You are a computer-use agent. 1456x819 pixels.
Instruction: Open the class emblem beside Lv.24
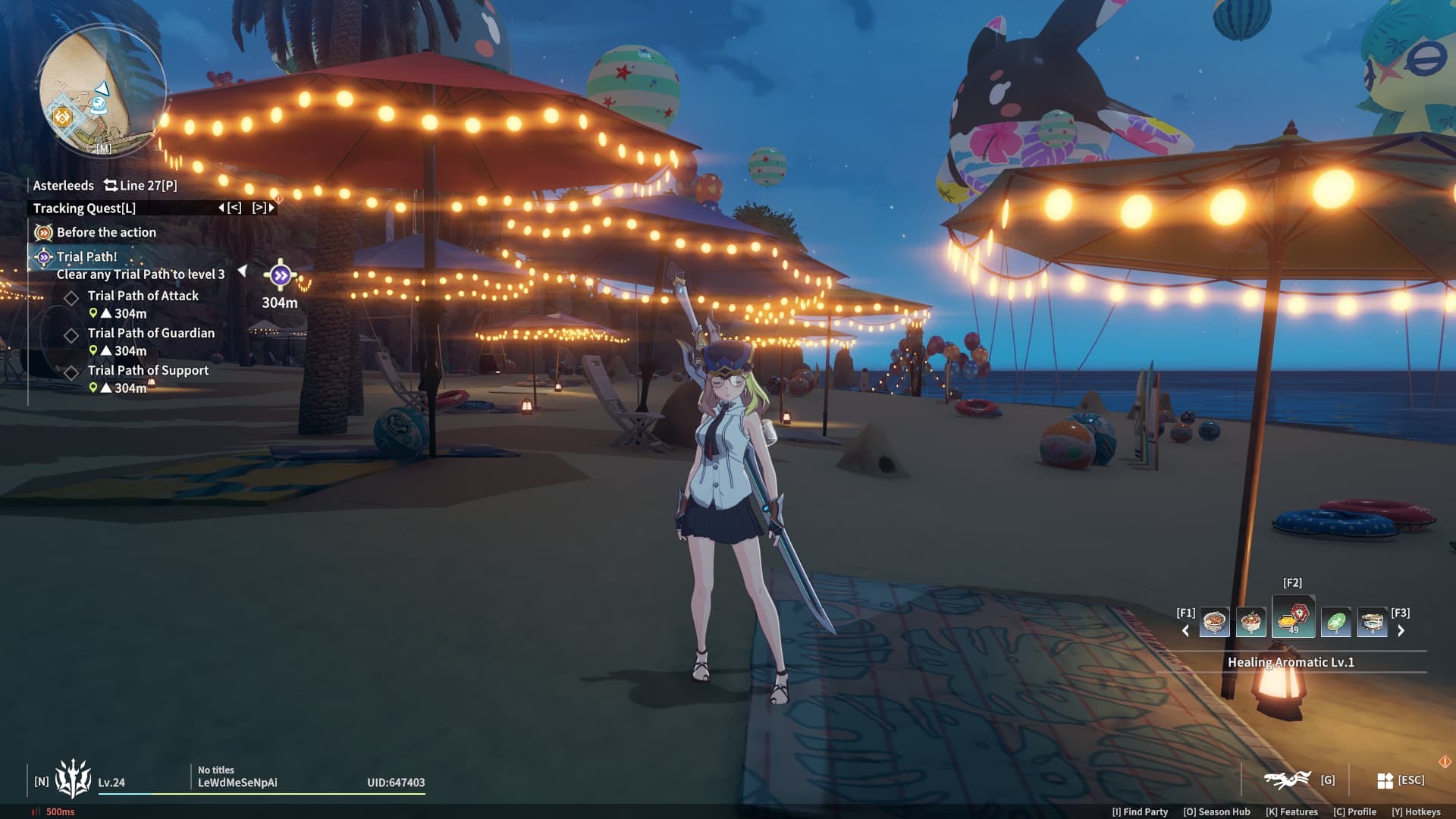pos(73,779)
